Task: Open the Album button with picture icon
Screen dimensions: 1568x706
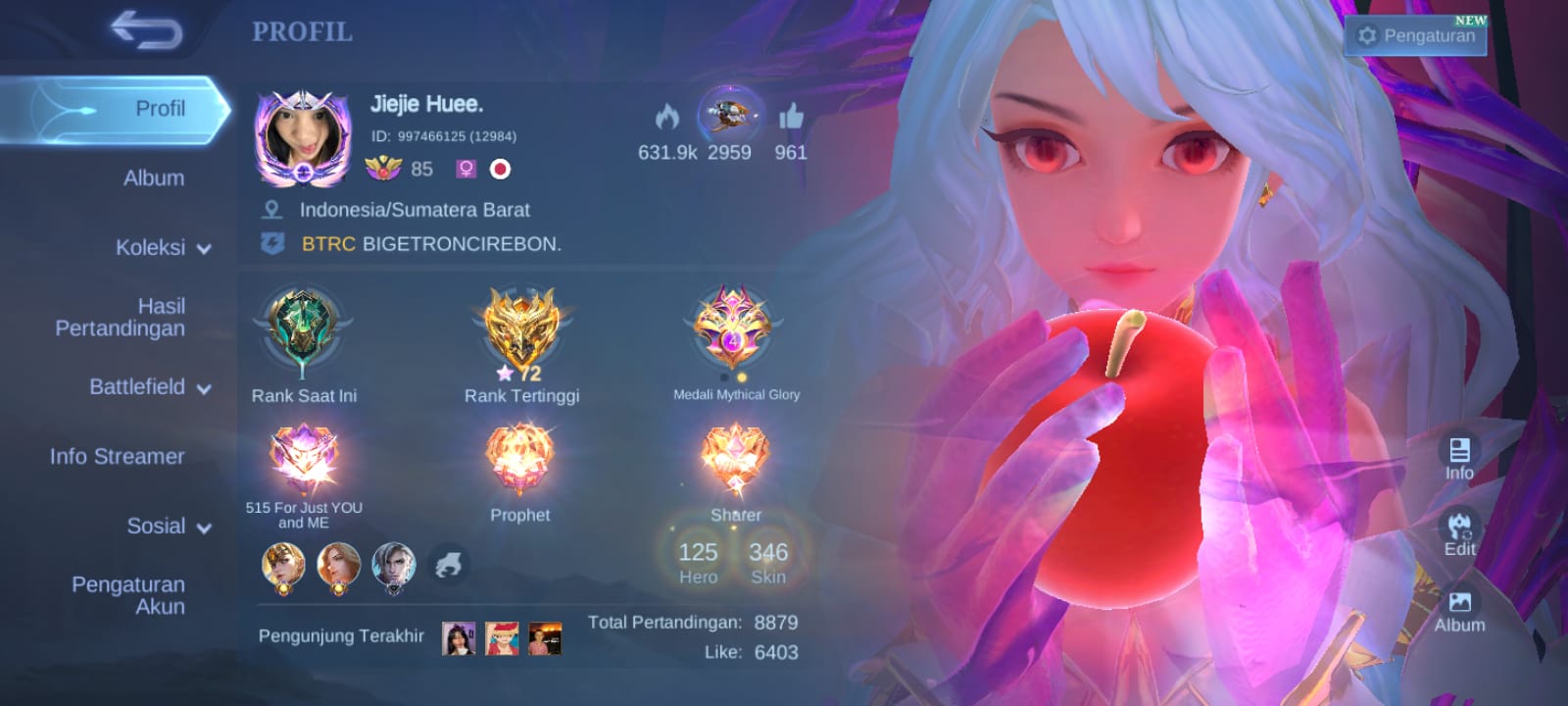Action: tap(1459, 611)
